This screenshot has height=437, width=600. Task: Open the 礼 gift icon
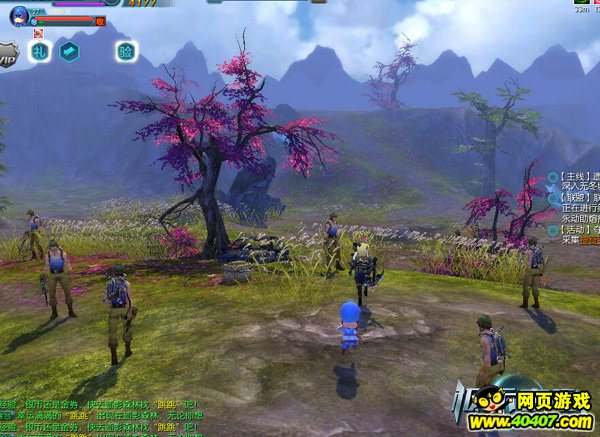coord(39,51)
